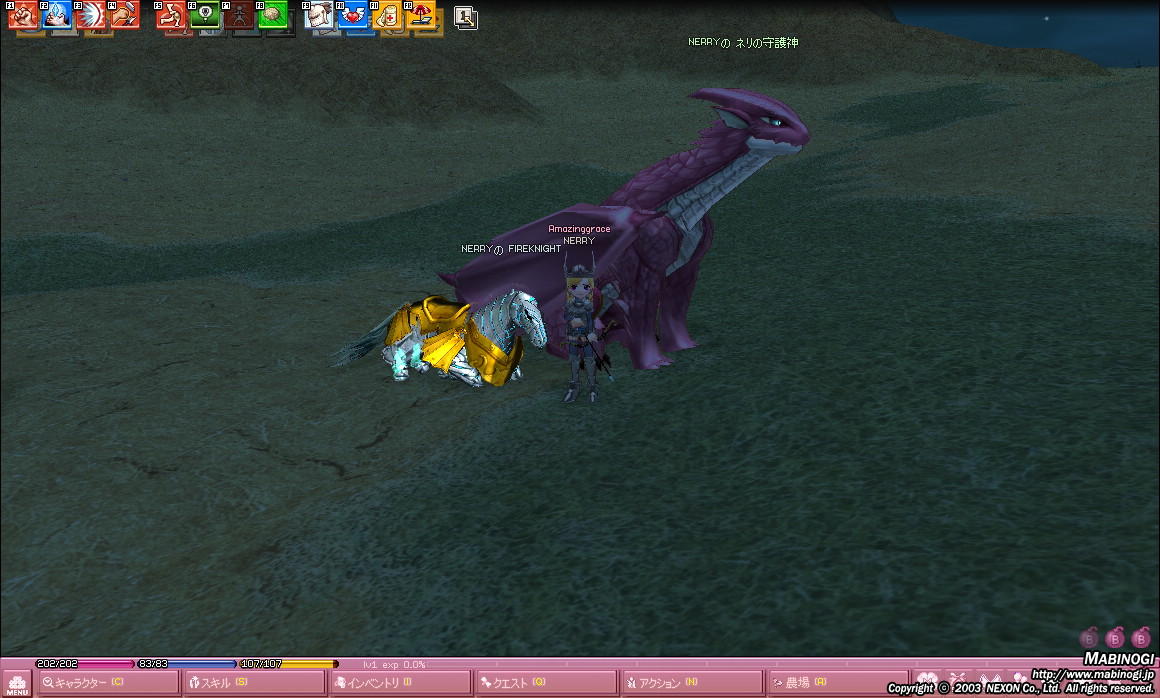Viewport: 1160px width, 698px height.
Task: Activate the red fist skill icon
Action: click(23, 14)
